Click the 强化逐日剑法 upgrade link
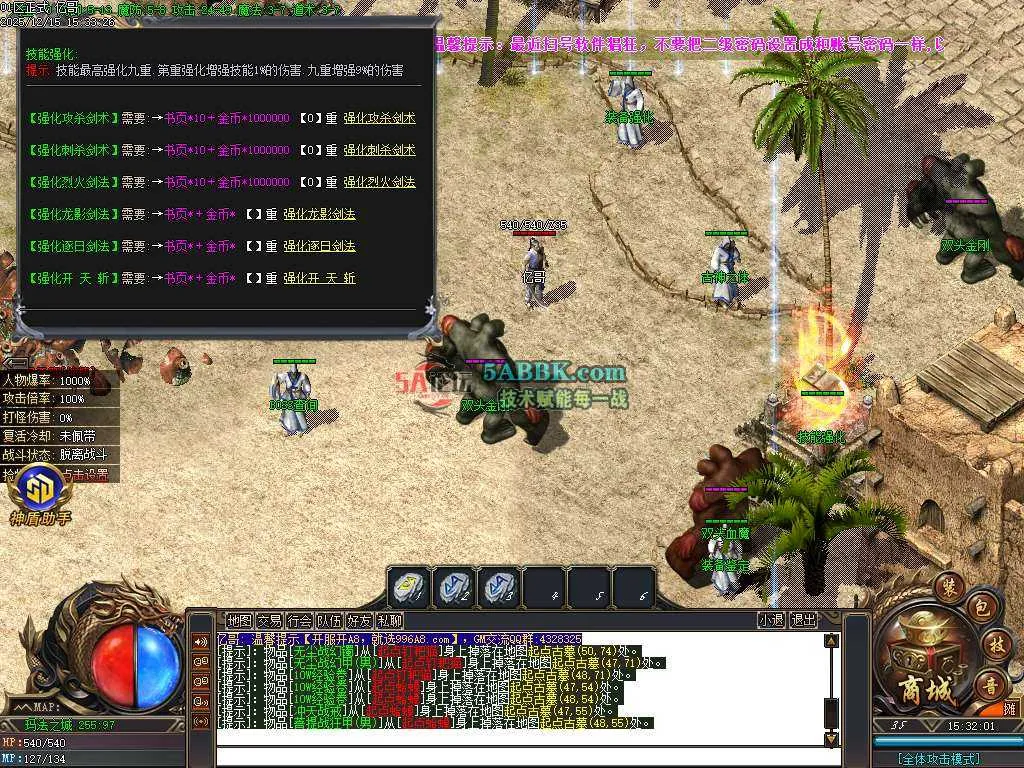Image resolution: width=1024 pixels, height=768 pixels. tap(319, 246)
